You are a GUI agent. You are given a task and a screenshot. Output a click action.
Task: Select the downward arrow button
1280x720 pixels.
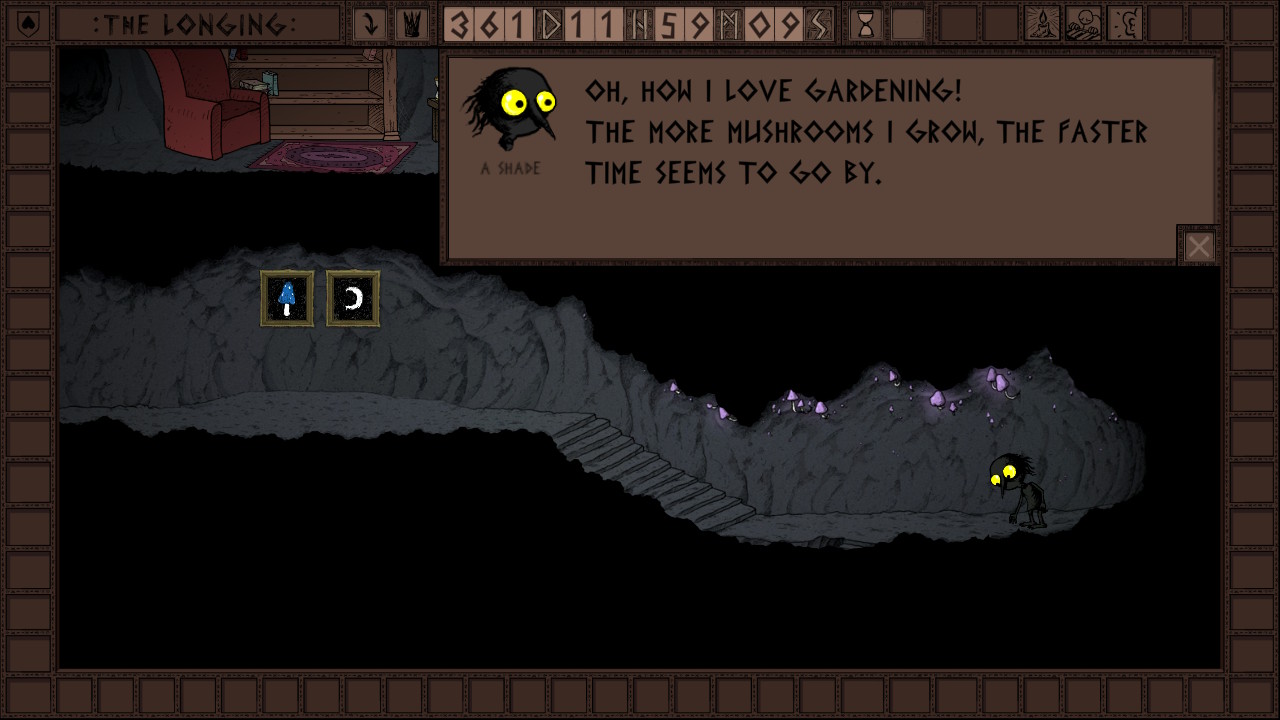pos(370,24)
